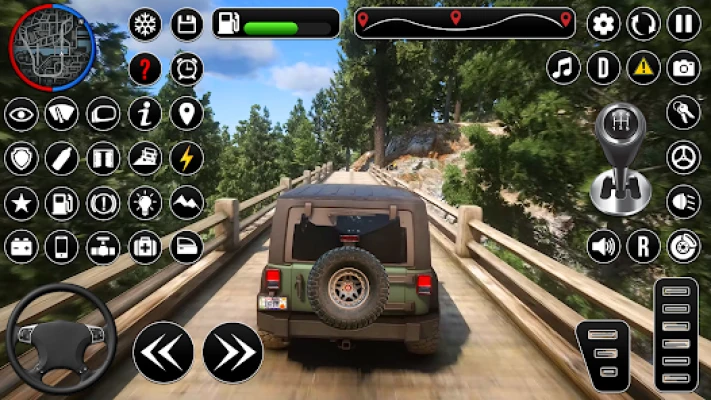The width and height of the screenshot is (711, 400).
Task: Toggle the headlights icon
Action: click(x=684, y=201)
